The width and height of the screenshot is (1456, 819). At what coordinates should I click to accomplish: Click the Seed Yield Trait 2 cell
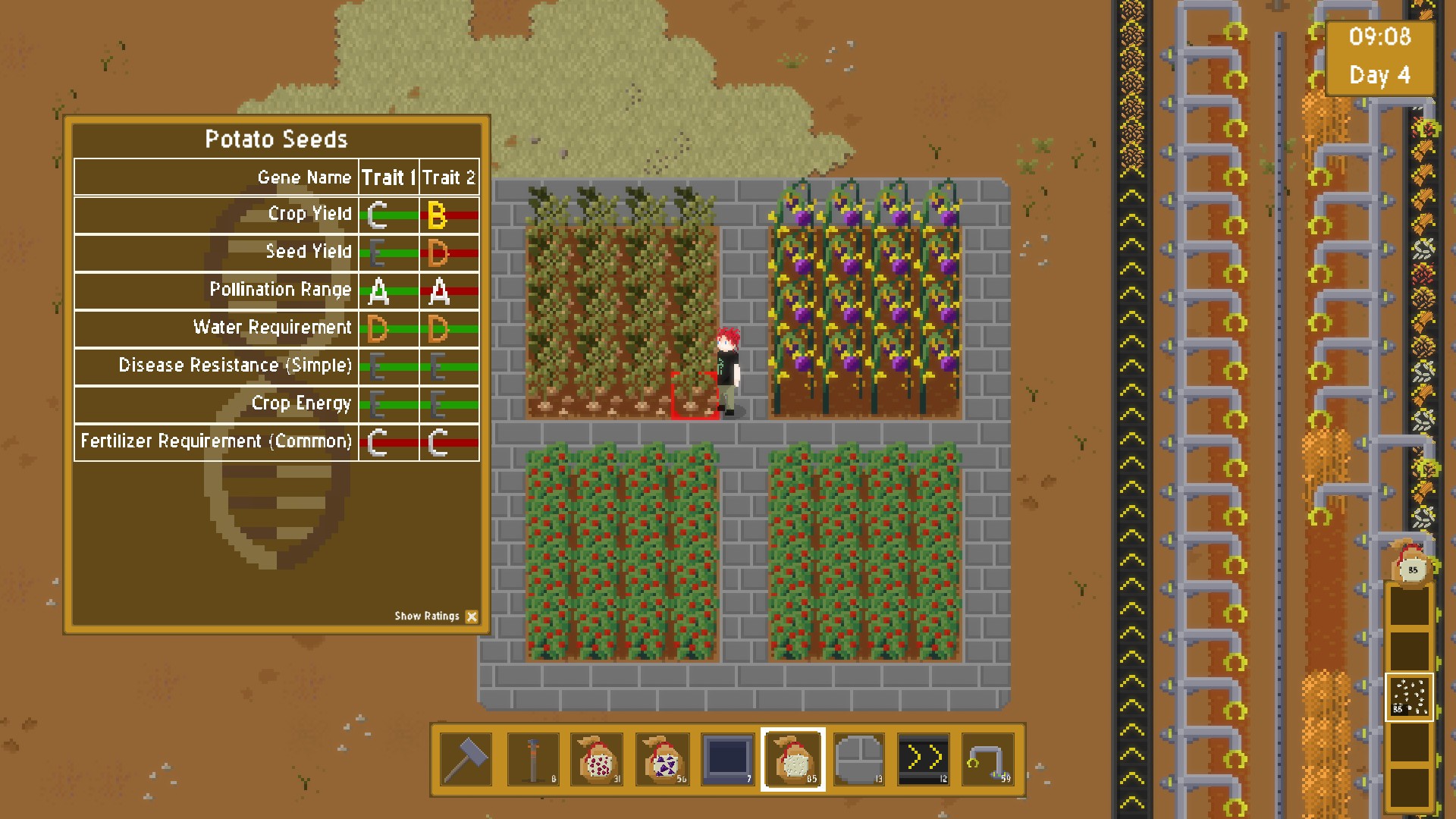[450, 253]
